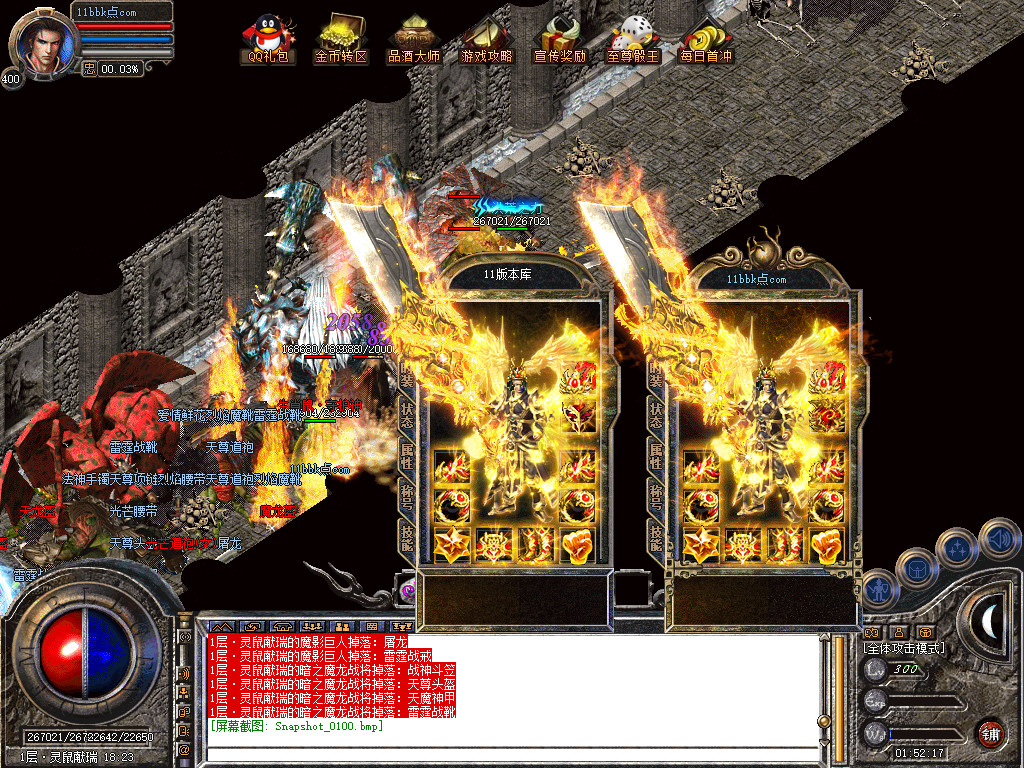Open the 游戏攻略 game guide
This screenshot has width=1024, height=768.
click(486, 40)
